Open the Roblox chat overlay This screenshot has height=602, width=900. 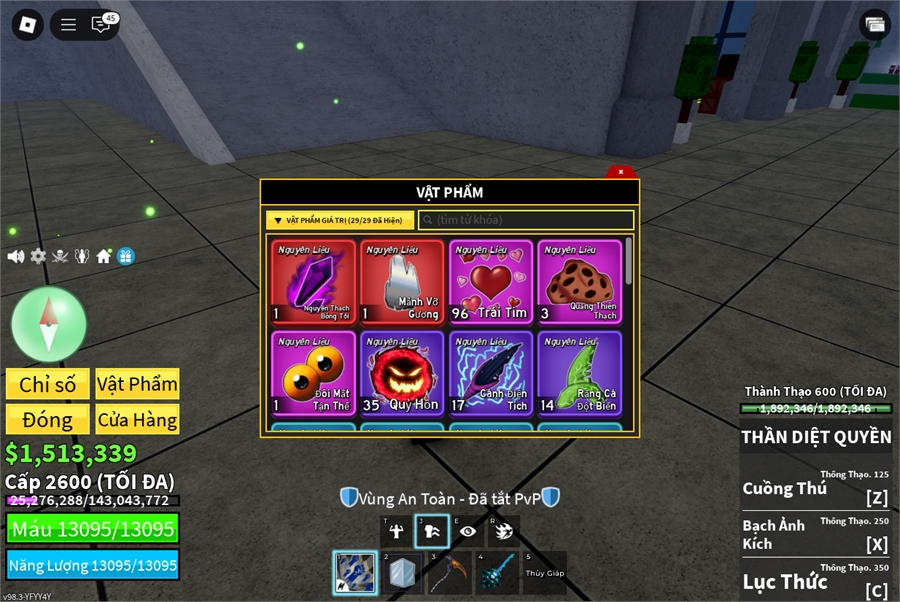[102, 25]
